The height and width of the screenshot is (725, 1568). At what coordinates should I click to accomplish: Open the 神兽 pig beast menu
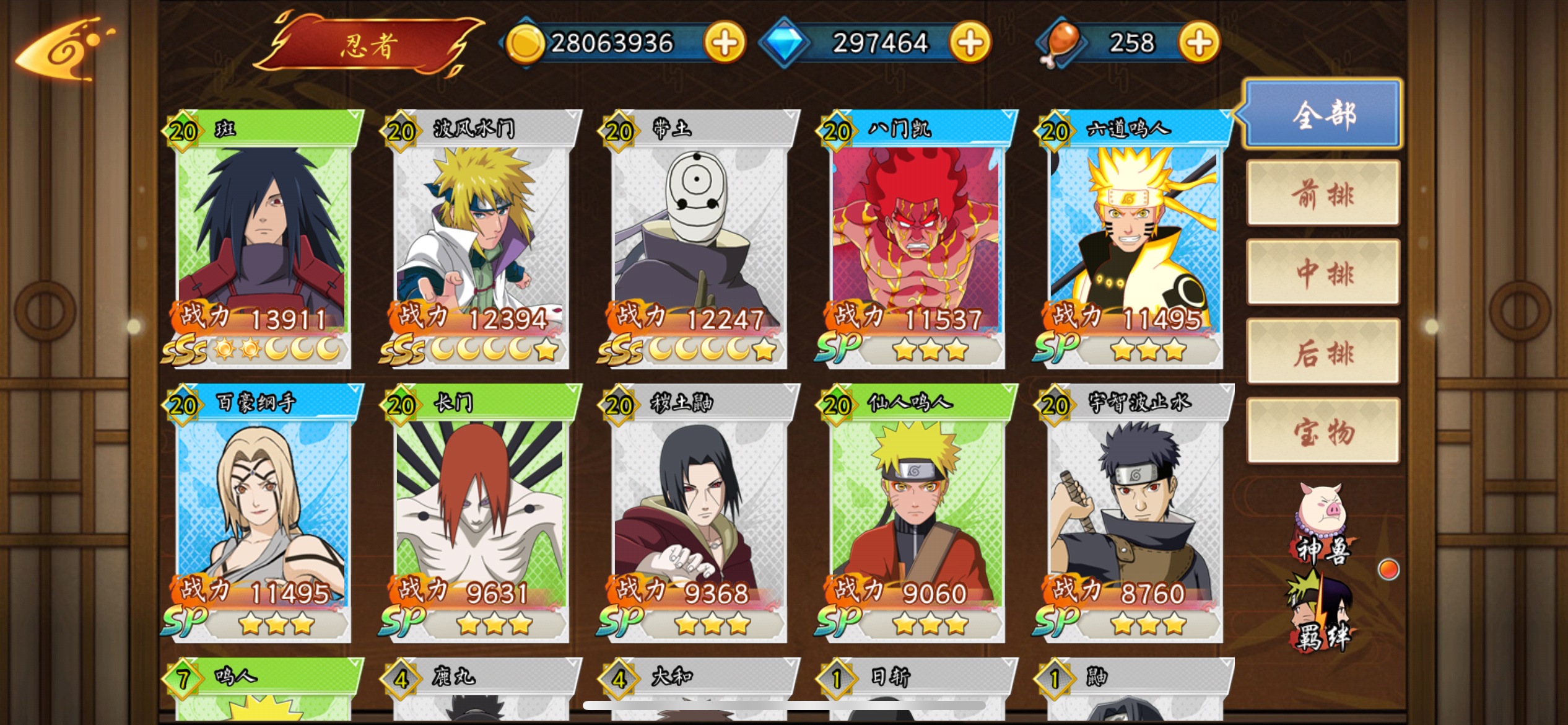point(1322,524)
